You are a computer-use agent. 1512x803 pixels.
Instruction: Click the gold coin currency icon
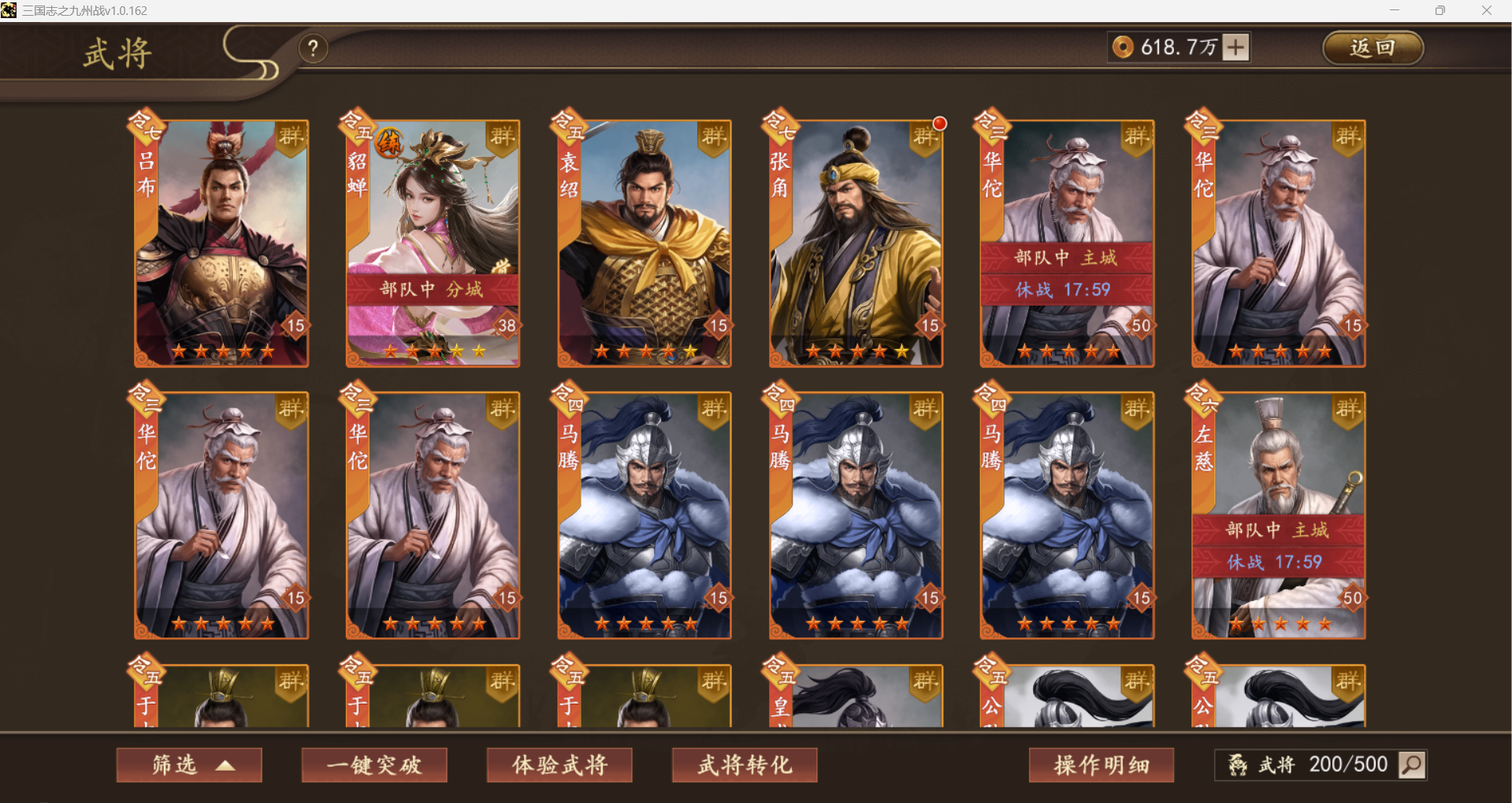click(1123, 47)
